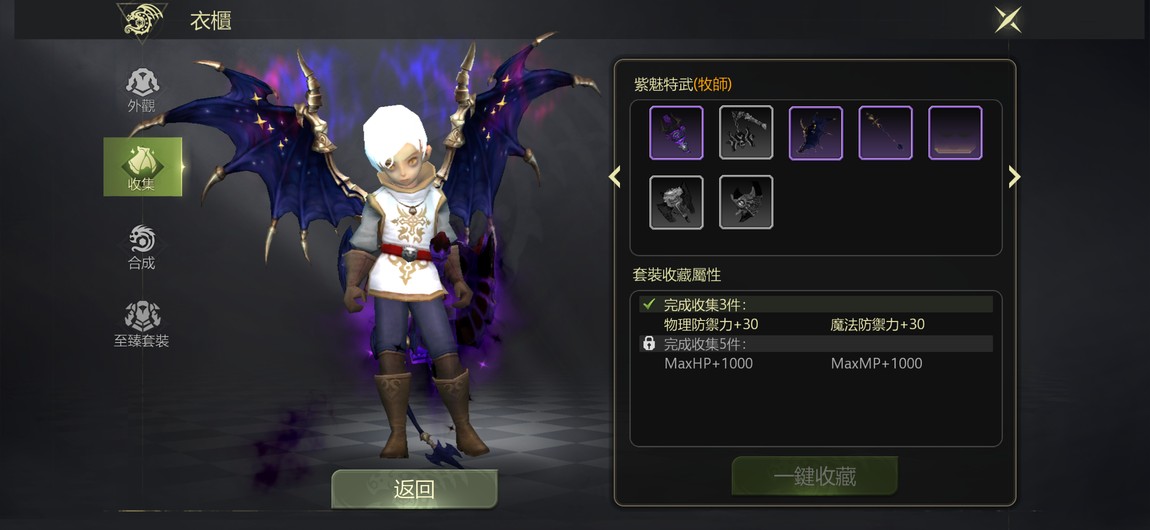Switch to the 合成 synthesis tab
This screenshot has width=1150, height=530.
point(142,246)
